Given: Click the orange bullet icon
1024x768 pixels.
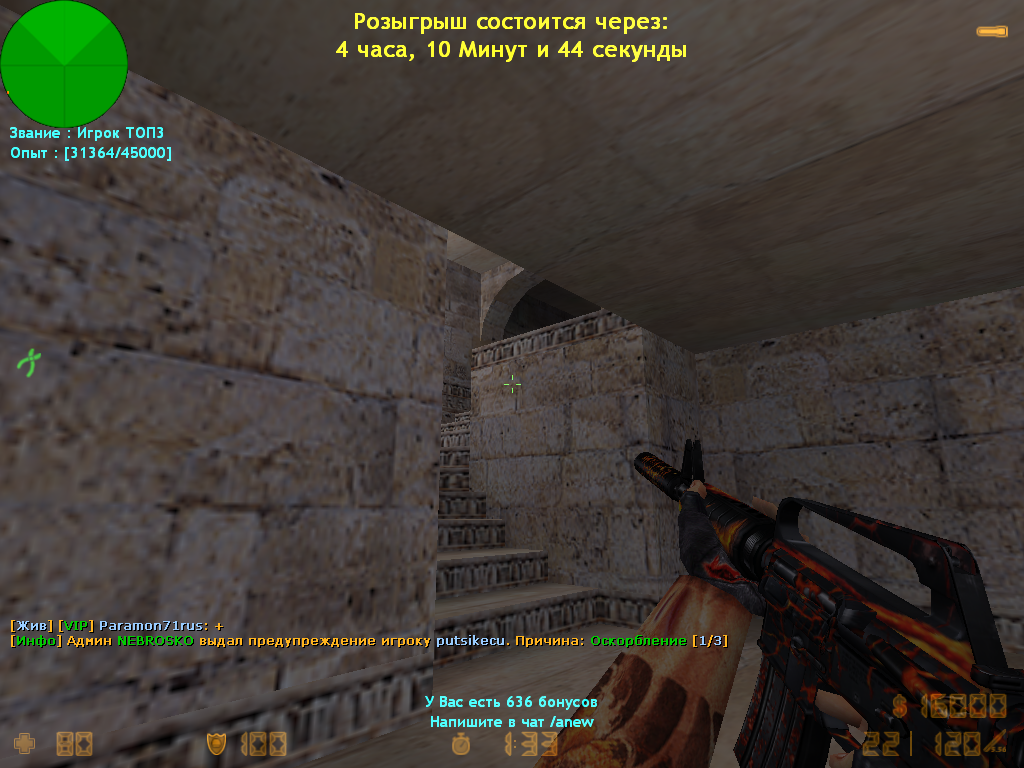Looking at the screenshot, I should (992, 32).
